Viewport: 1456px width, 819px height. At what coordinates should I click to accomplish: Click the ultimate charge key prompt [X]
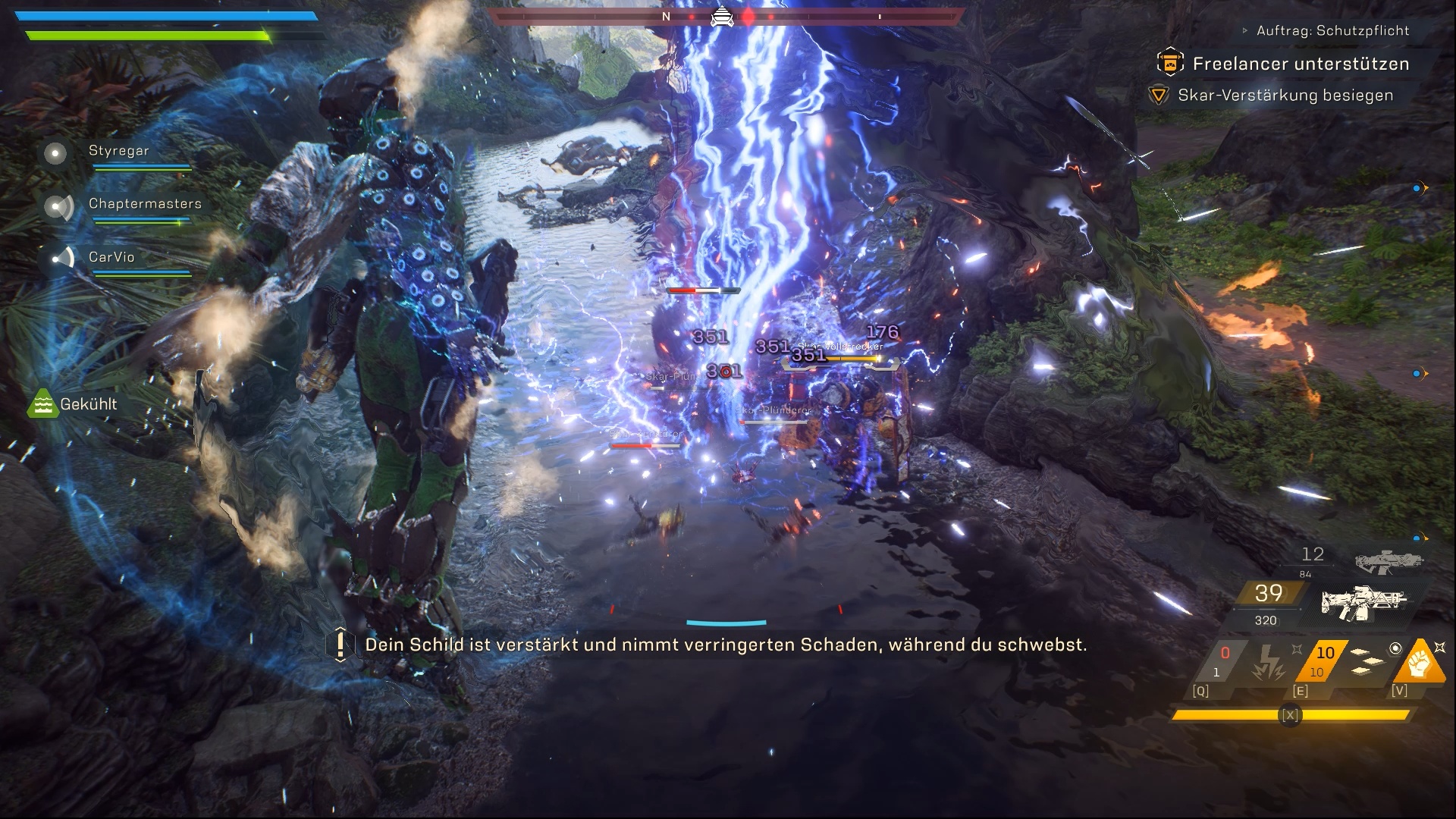tap(1291, 714)
